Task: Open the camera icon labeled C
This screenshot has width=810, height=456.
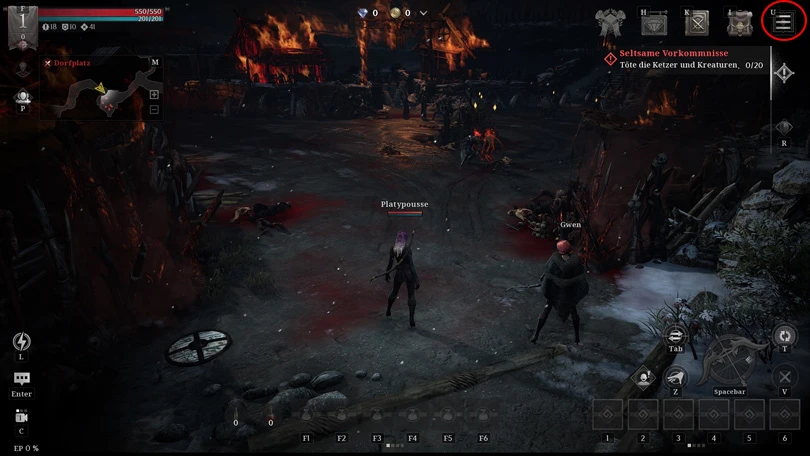Action: [21, 417]
